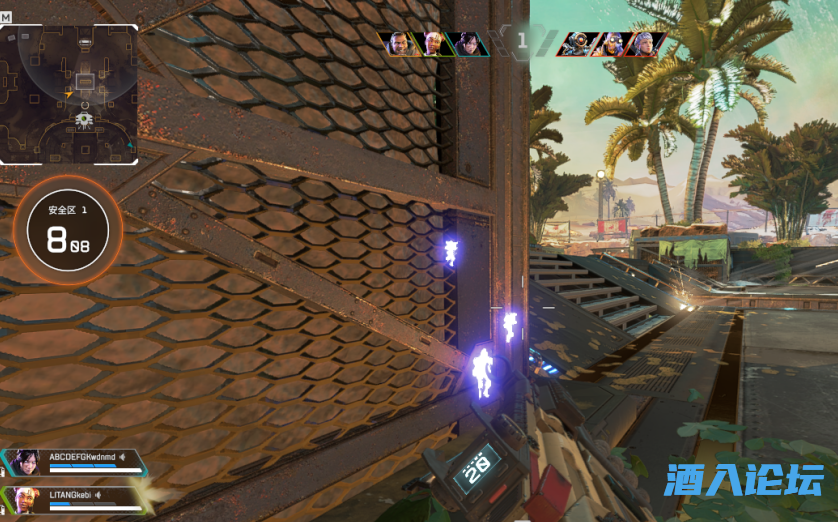838x522 pixels.
Task: Select Pathfinder's enemy team portrait
Action: point(577,44)
